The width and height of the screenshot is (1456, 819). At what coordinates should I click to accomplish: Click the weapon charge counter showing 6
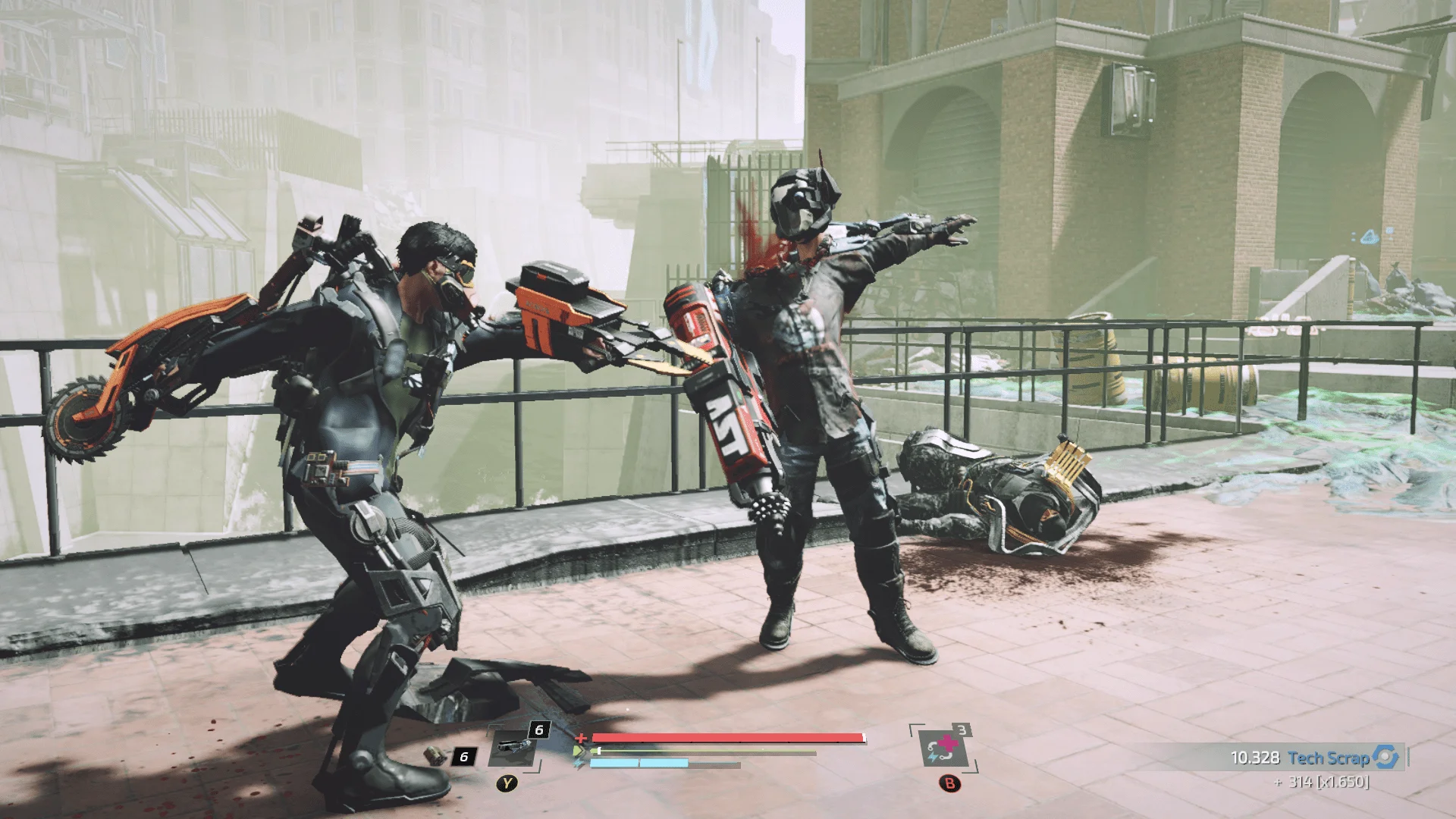538,730
